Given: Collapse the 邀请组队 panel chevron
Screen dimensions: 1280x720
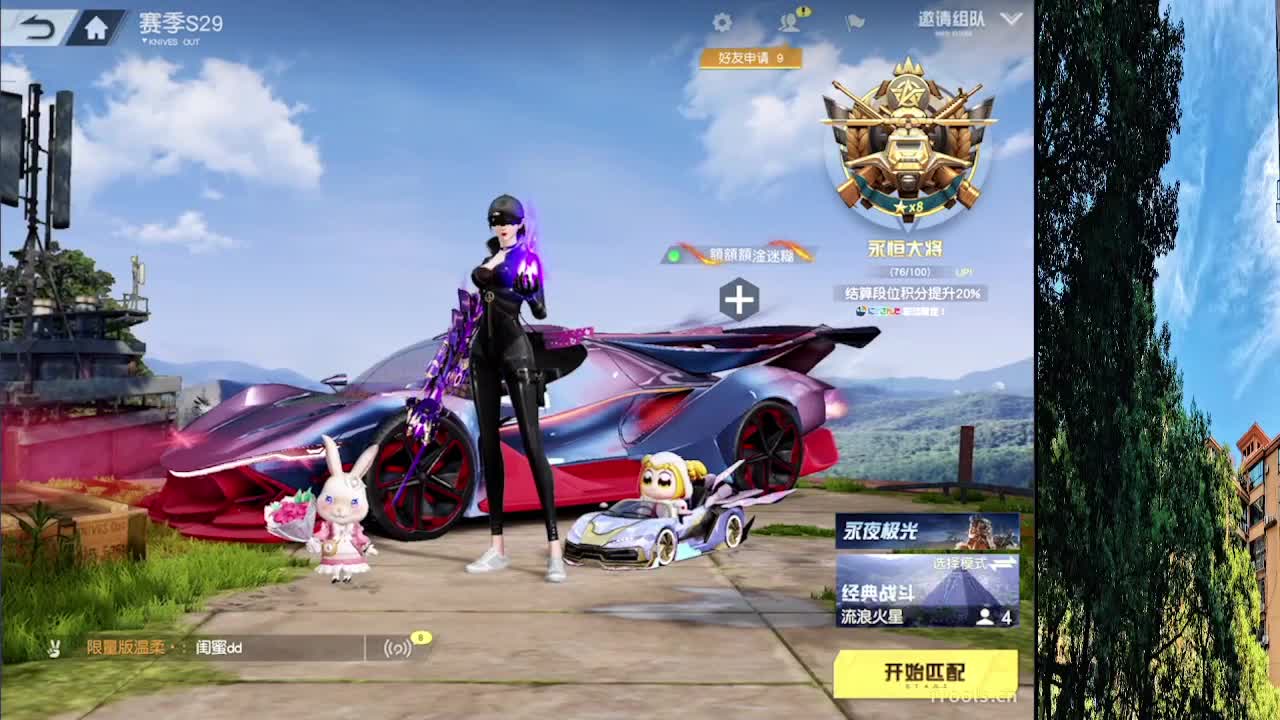Looking at the screenshot, I should point(1012,17).
